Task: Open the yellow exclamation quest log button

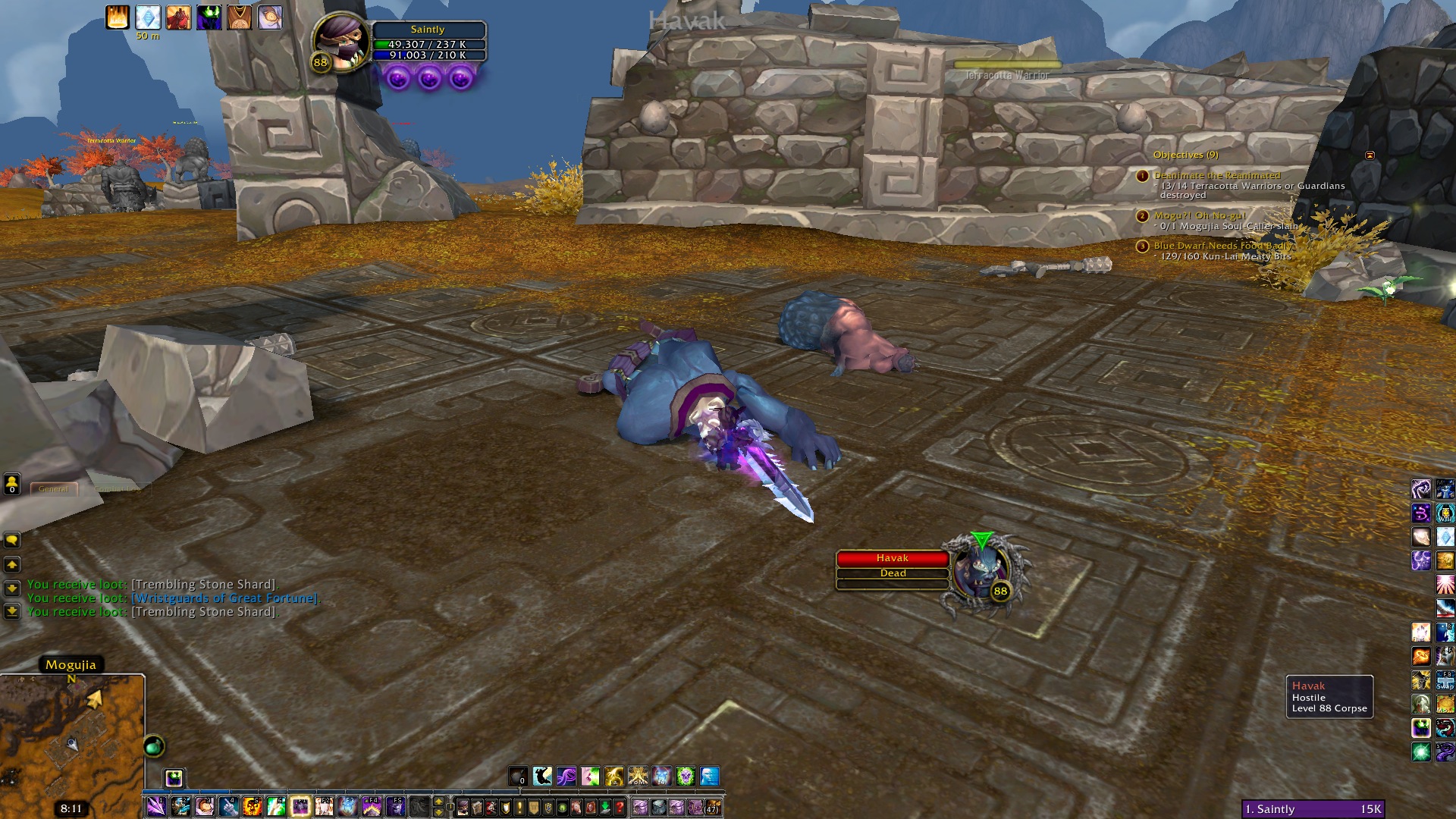Action: (x=519, y=807)
